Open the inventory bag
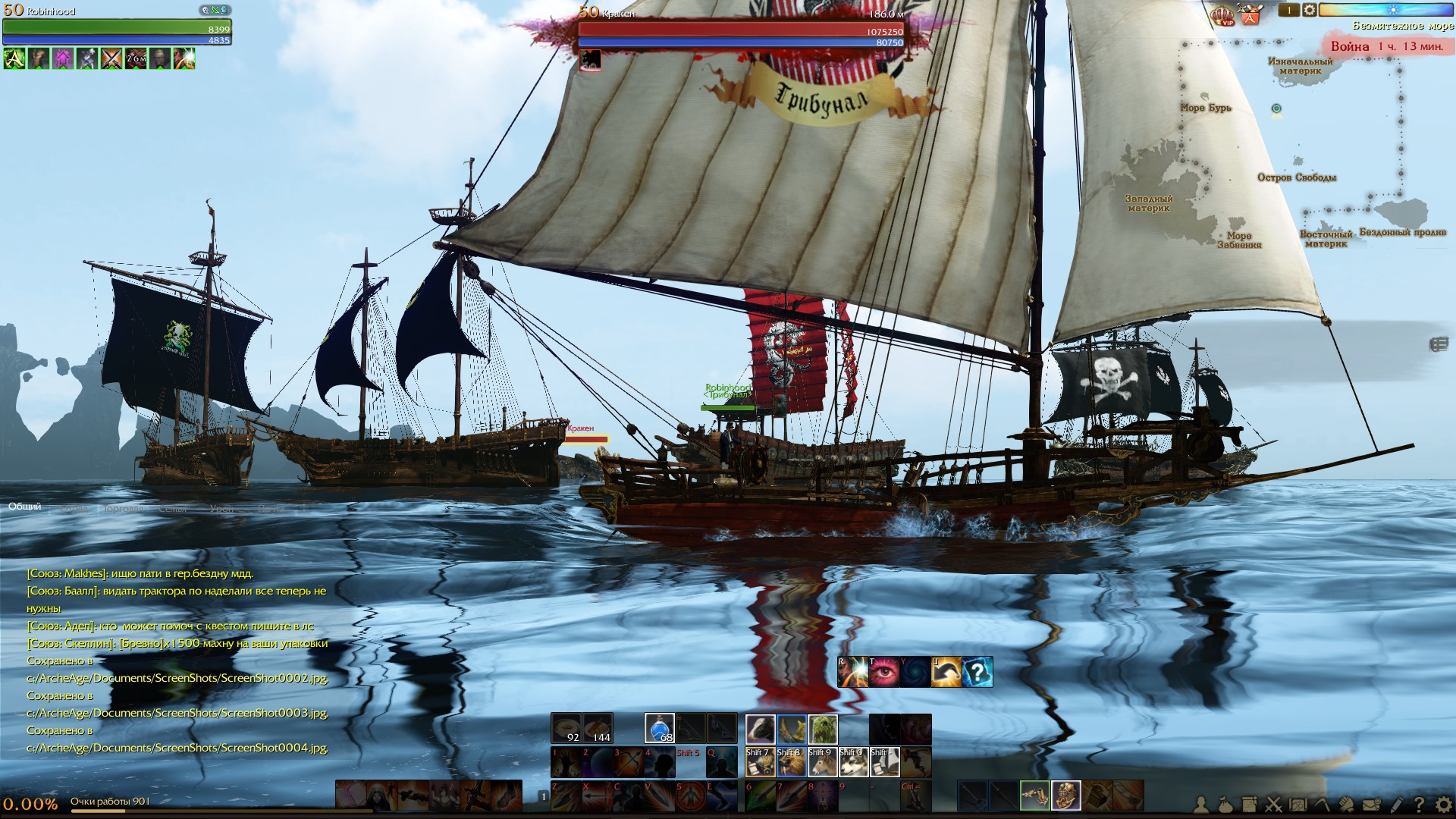This screenshot has height=819, width=1456. tap(1225, 805)
